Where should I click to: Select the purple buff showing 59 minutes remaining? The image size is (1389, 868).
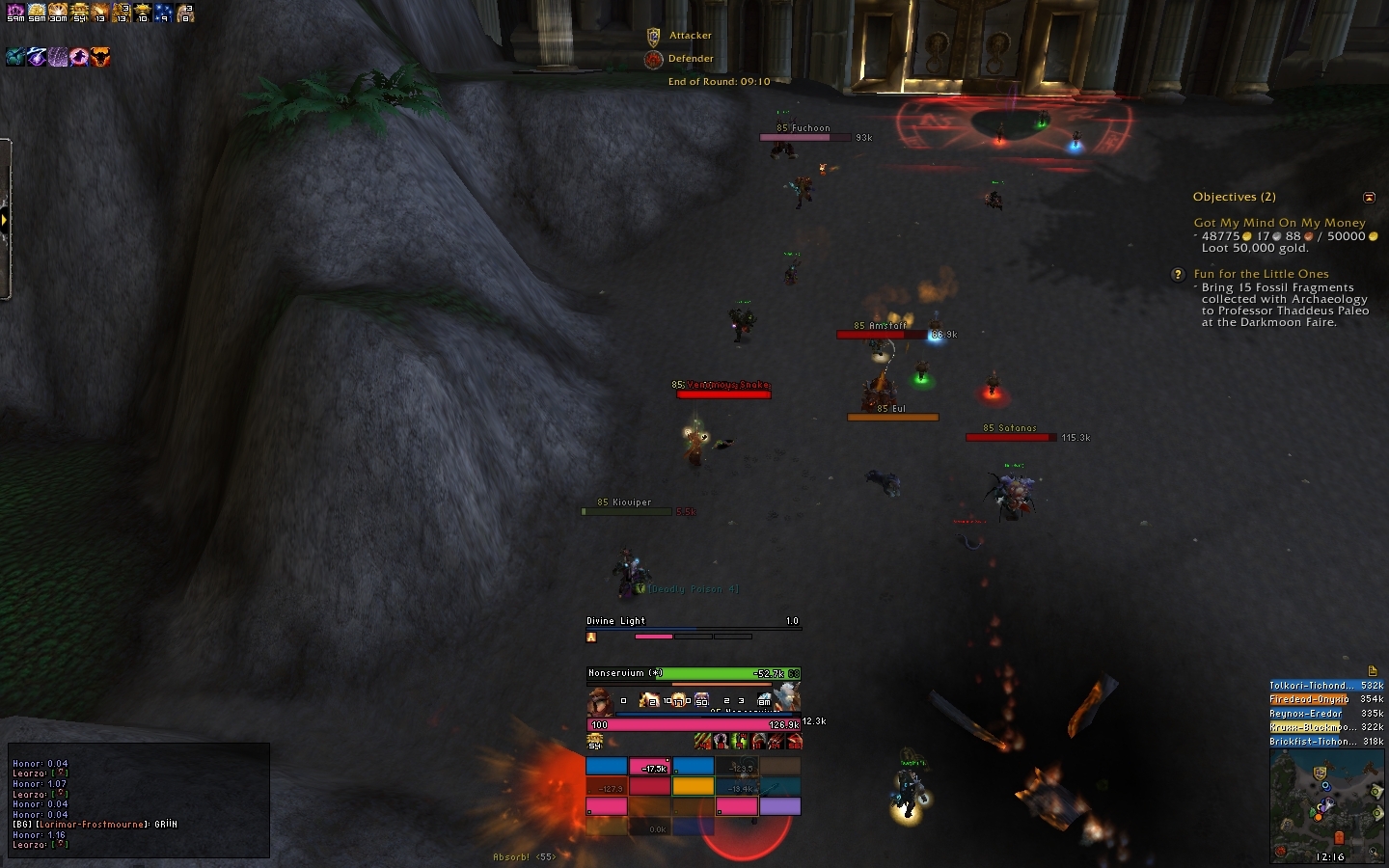click(x=15, y=14)
